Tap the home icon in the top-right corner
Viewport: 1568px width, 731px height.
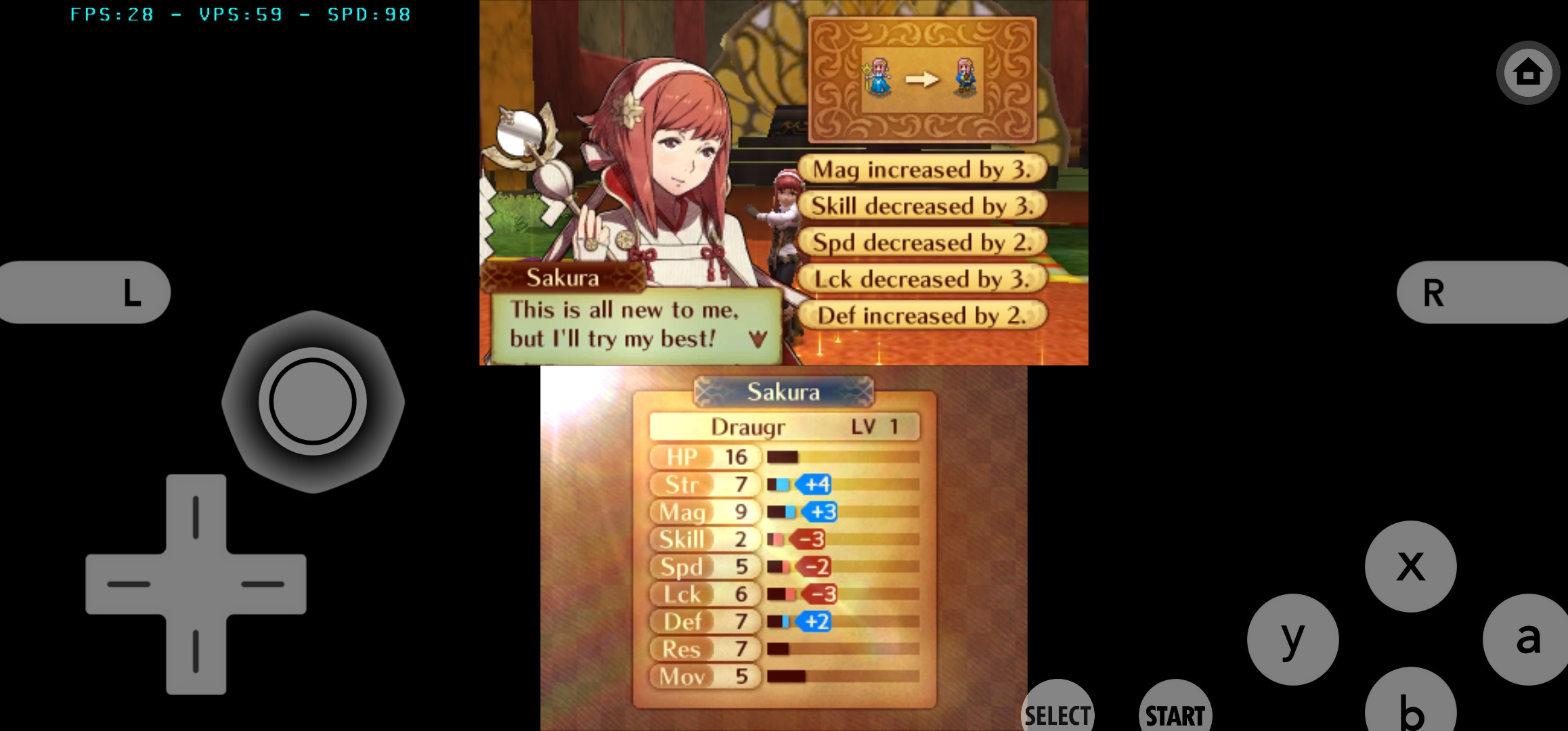[x=1527, y=72]
